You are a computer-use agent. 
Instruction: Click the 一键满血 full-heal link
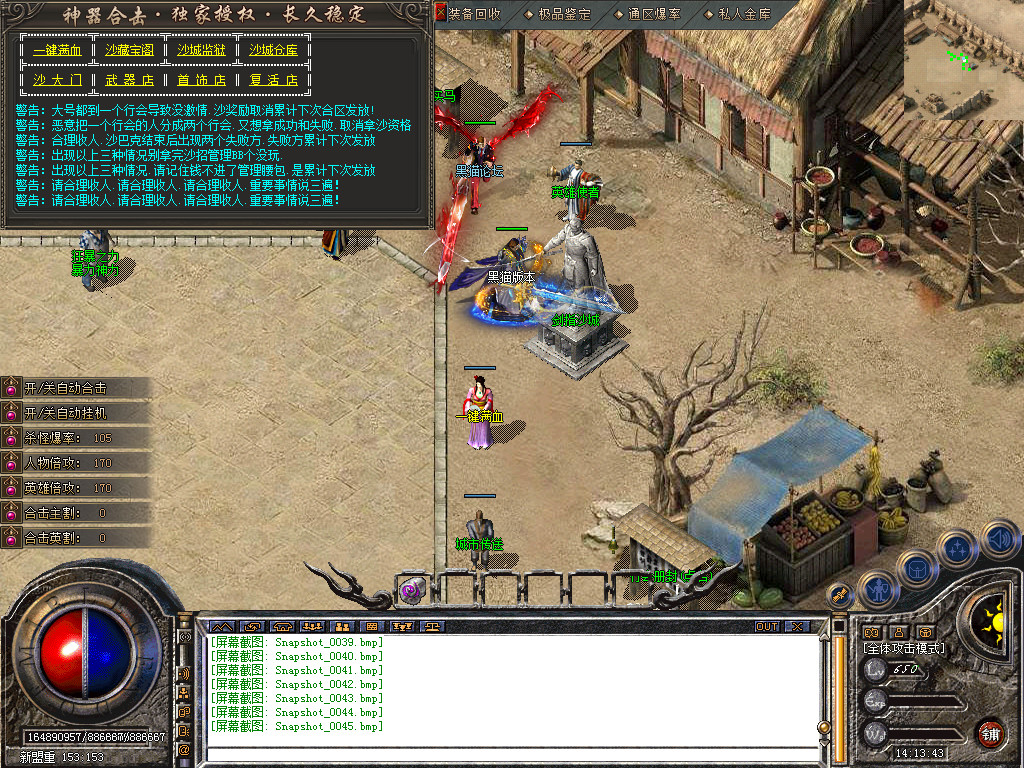[57, 50]
